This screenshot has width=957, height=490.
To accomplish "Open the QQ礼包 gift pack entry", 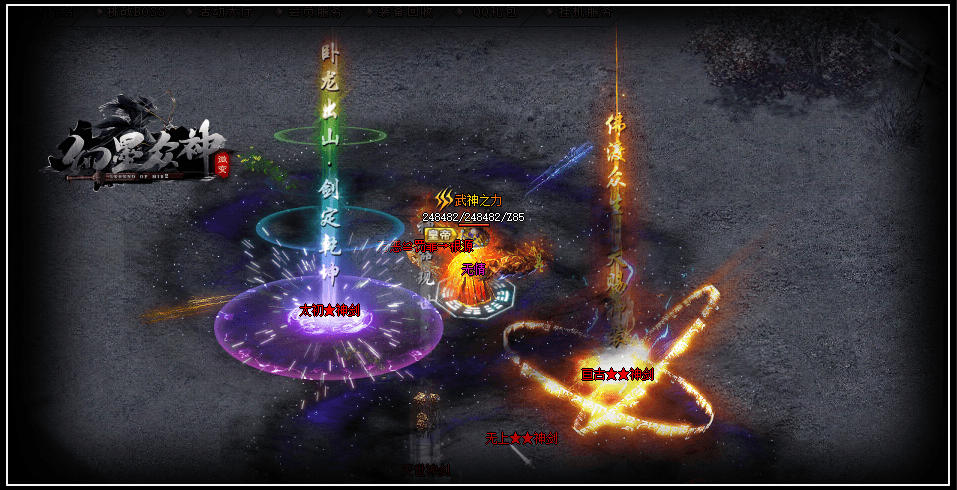I will point(494,12).
